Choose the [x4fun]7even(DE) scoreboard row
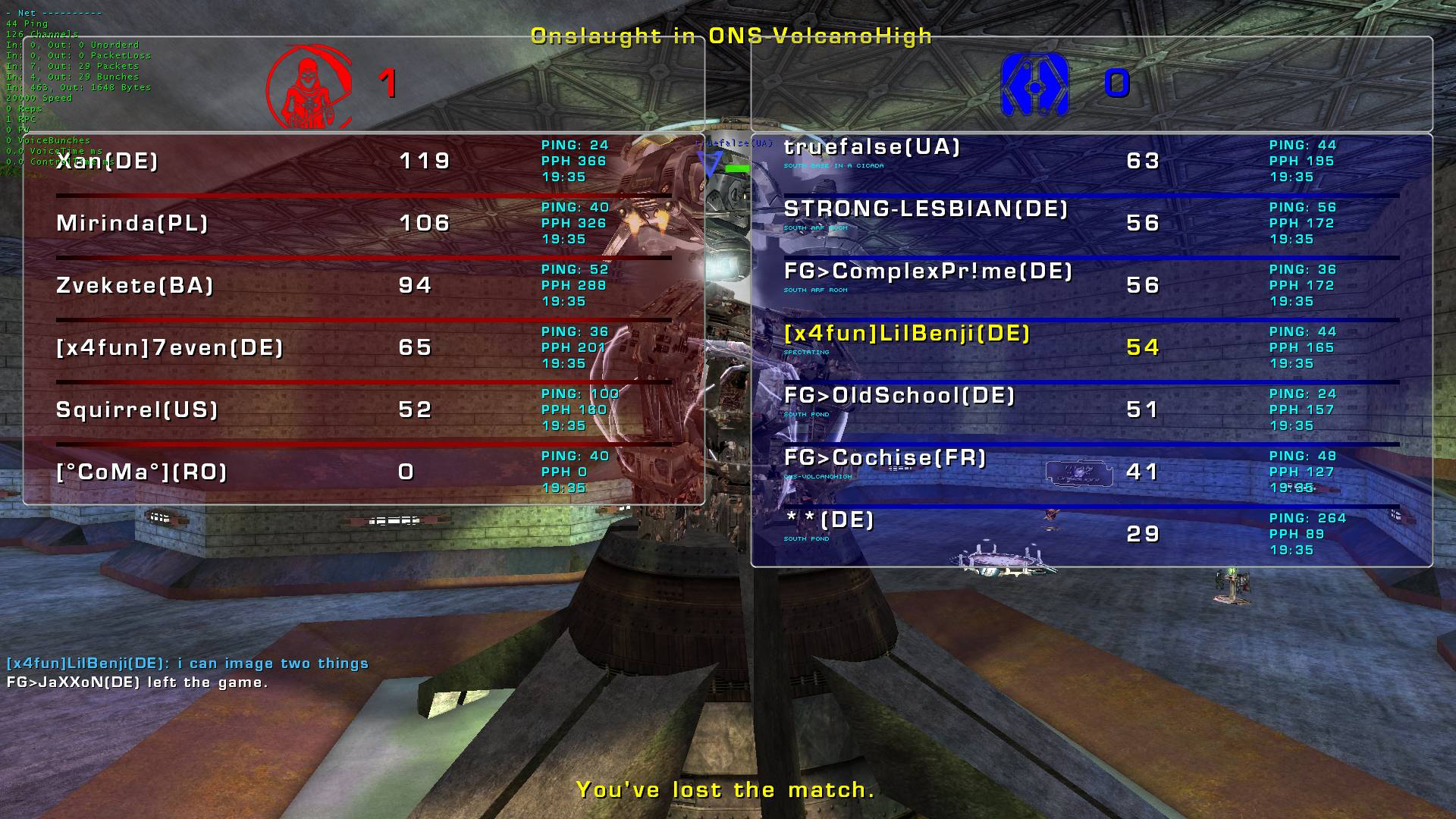This screenshot has height=819, width=1456. tap(170, 347)
